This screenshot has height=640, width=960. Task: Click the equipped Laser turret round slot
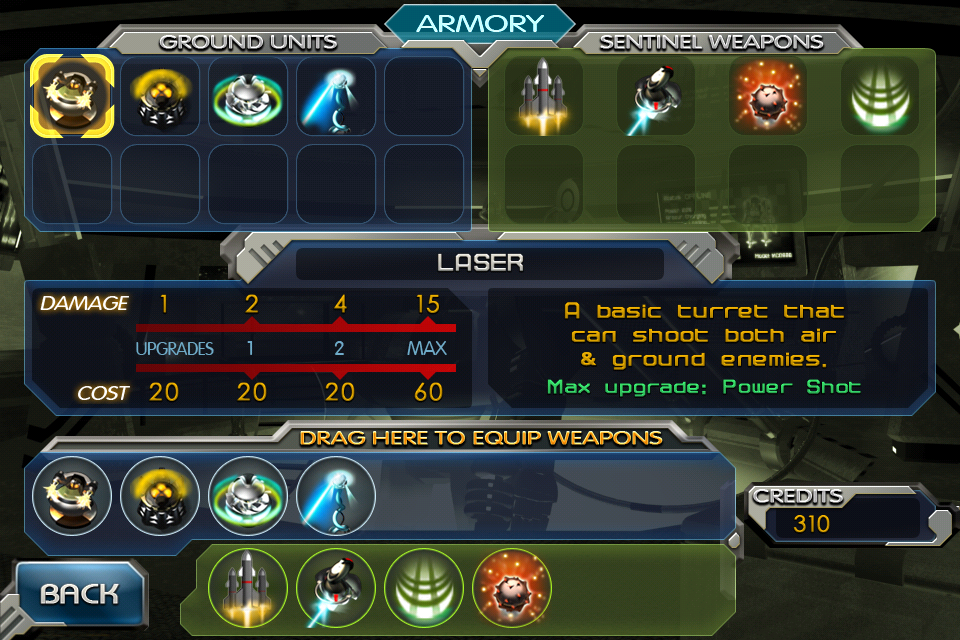(71, 496)
